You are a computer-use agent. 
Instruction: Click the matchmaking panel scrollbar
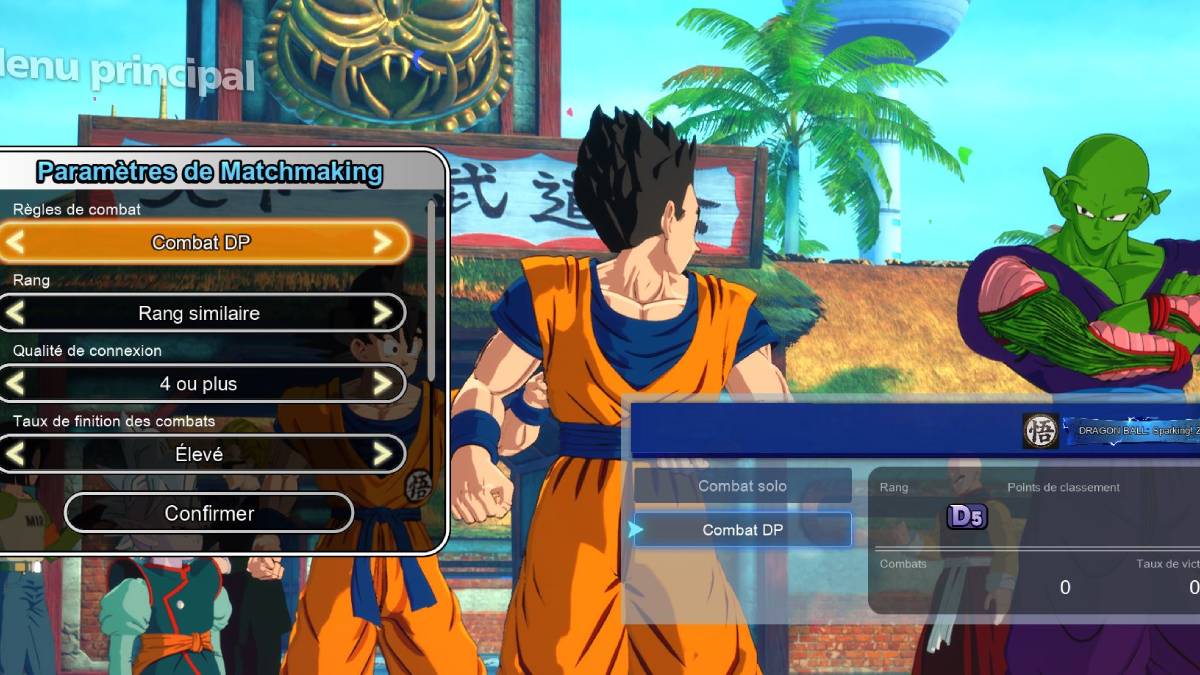pyautogui.click(x=431, y=290)
